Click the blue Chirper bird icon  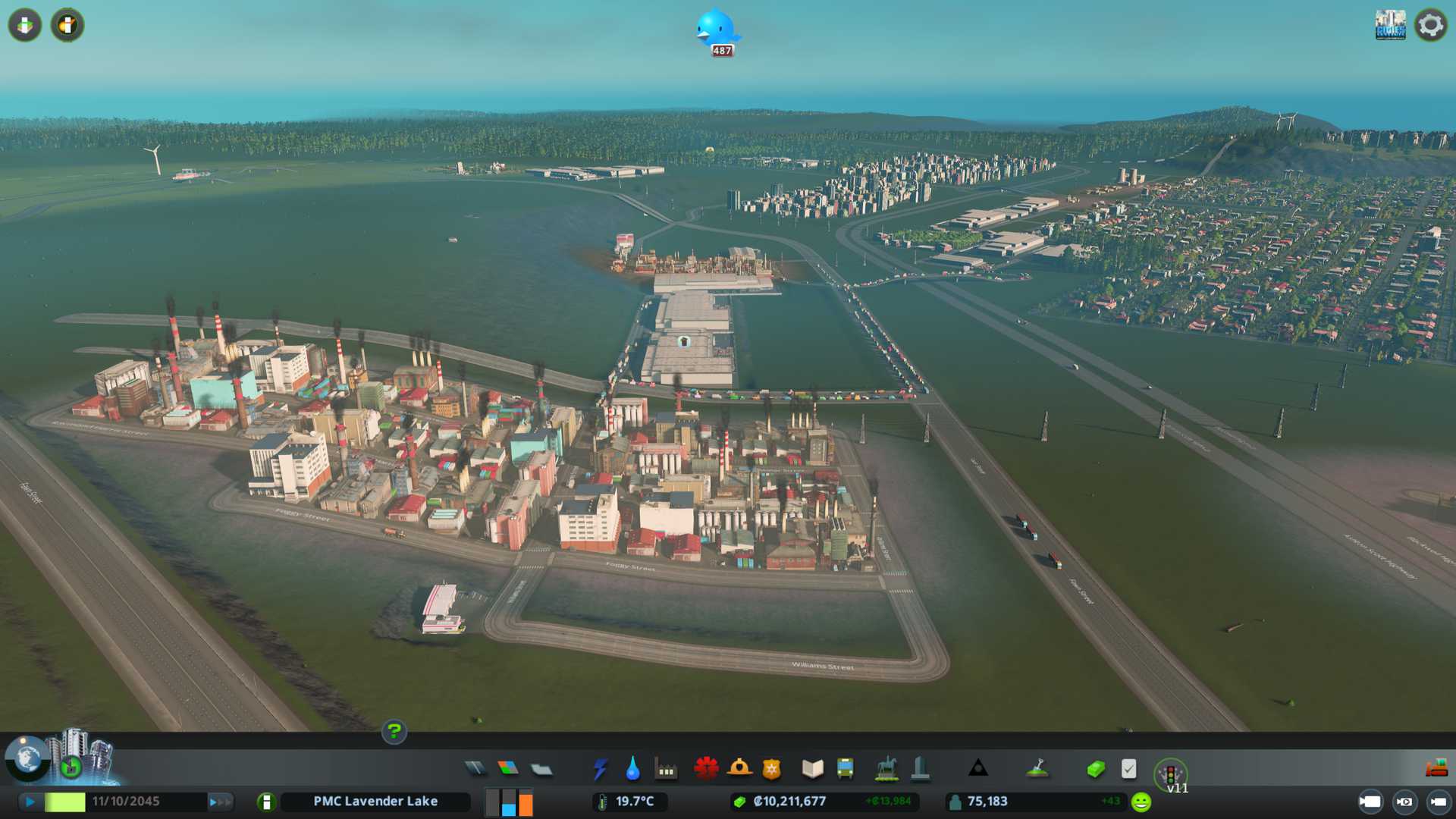tap(715, 29)
